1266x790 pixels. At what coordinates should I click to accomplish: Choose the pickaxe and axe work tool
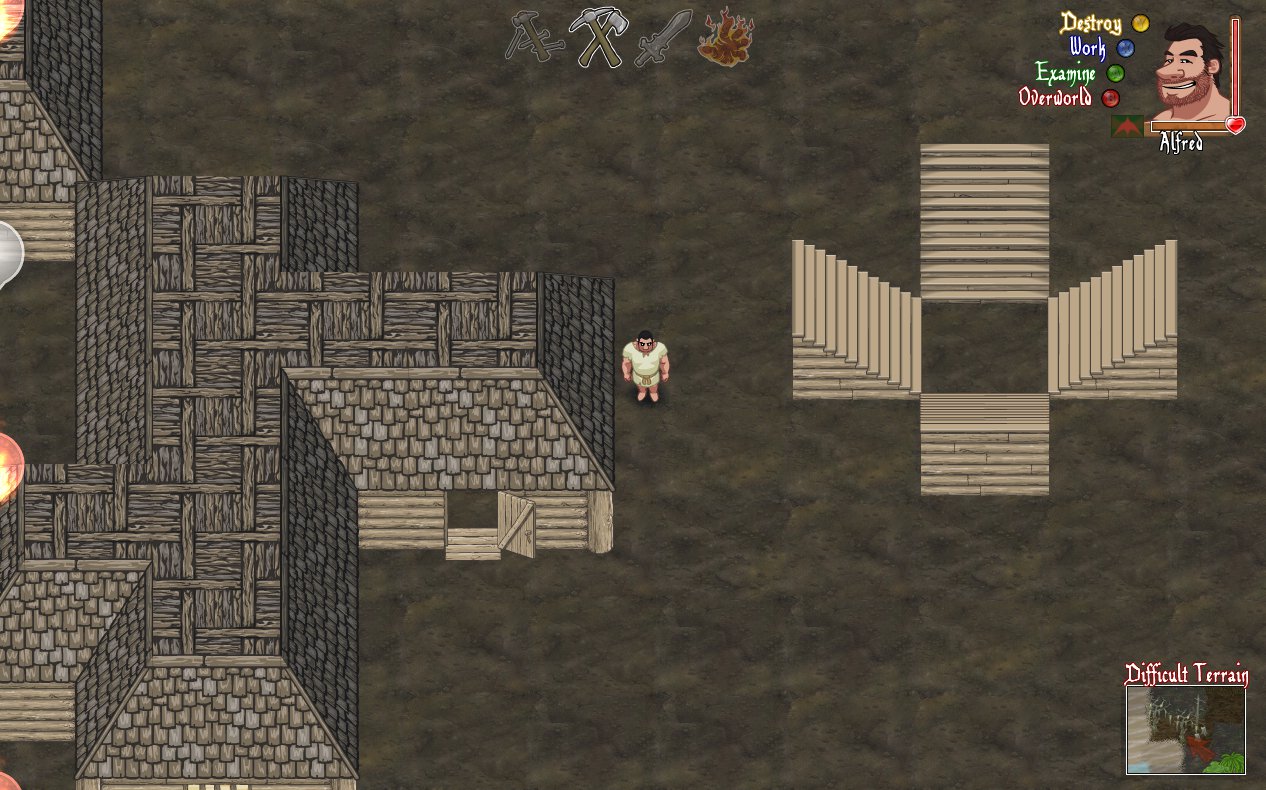pos(597,38)
